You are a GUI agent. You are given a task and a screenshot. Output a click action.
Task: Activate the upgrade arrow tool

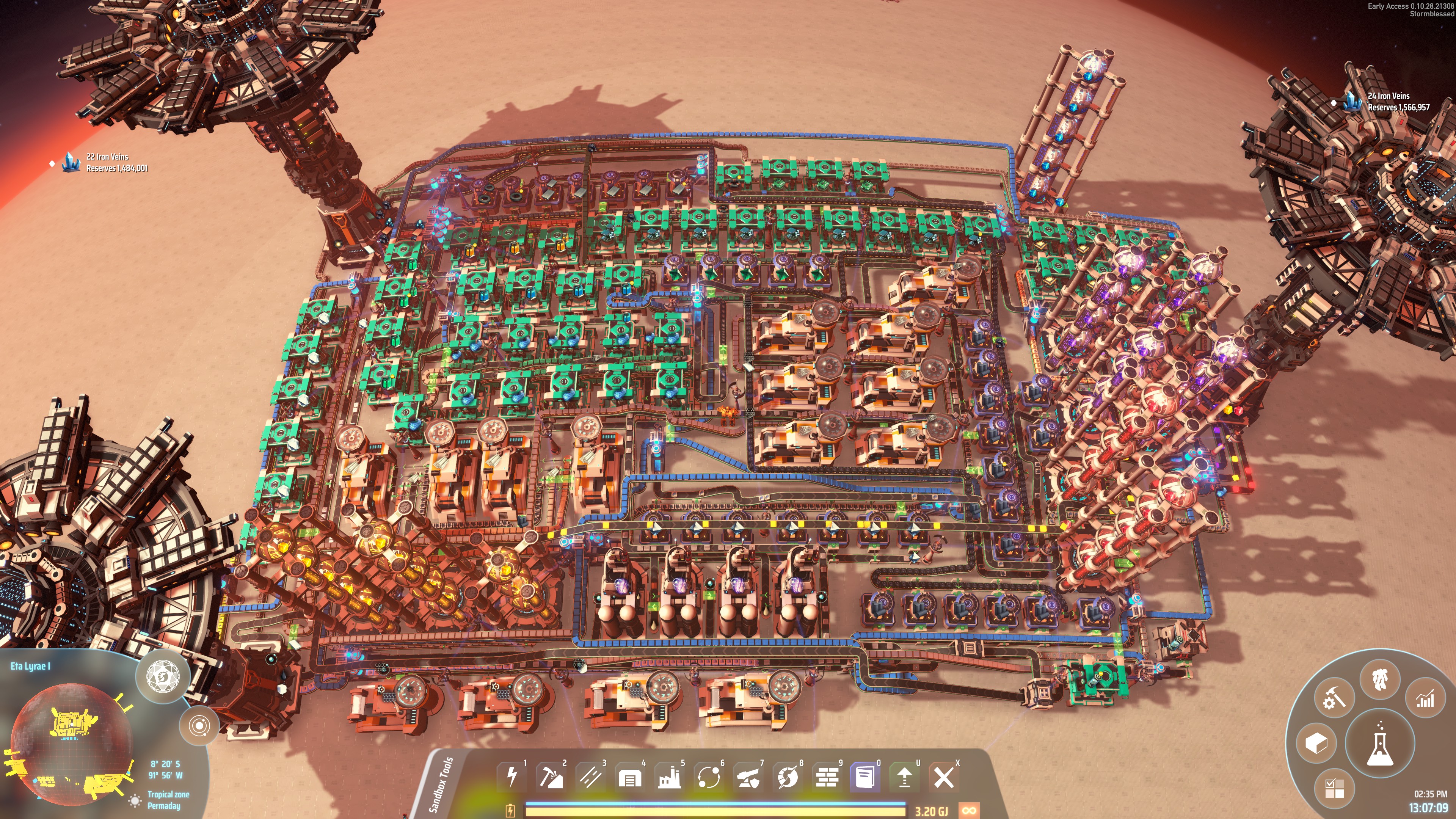pos(904,777)
